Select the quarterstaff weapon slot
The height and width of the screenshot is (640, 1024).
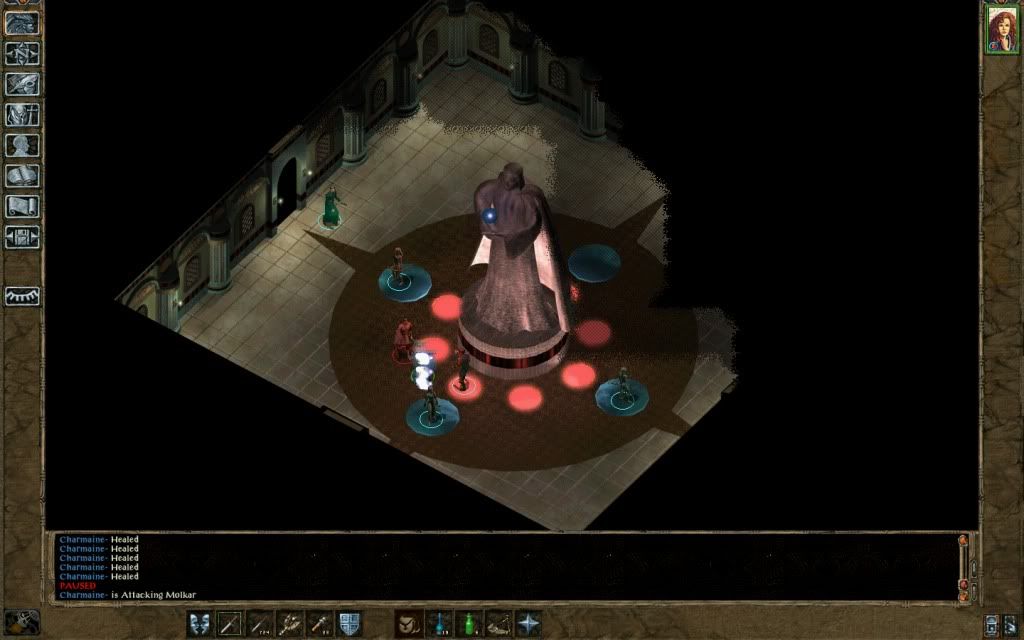pos(230,623)
